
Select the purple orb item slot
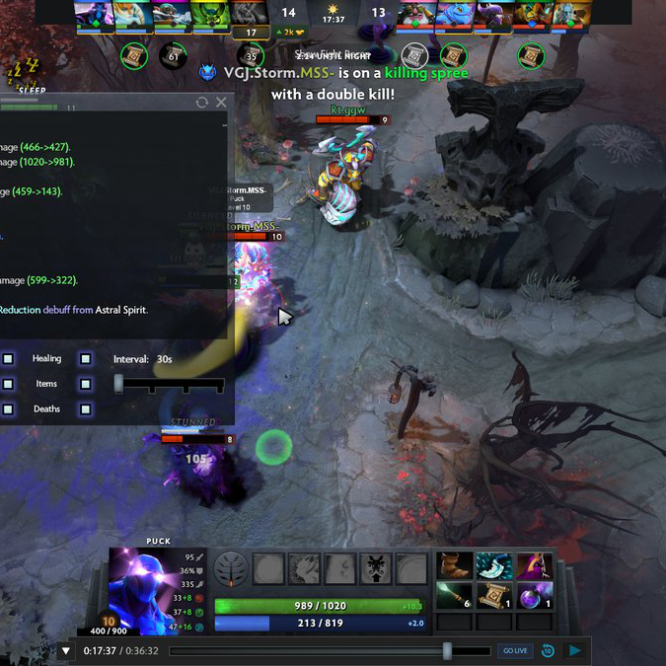pyautogui.click(x=534, y=596)
